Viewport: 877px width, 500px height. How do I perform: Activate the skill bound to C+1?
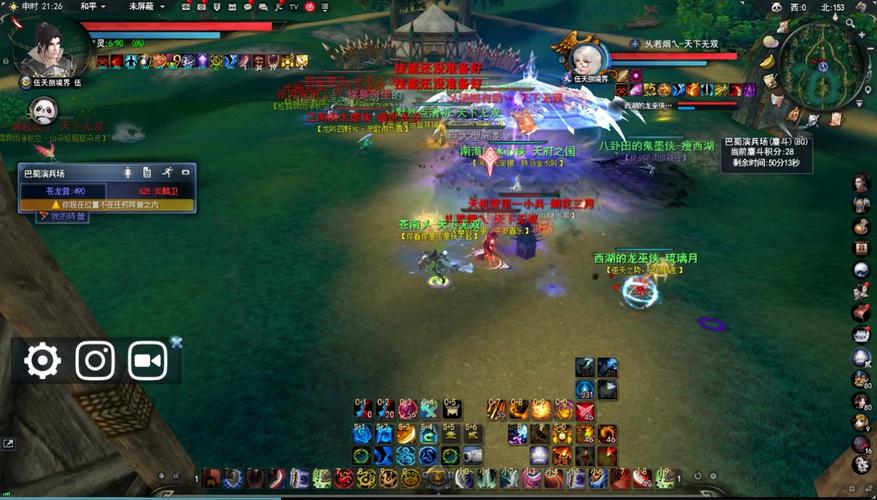363,409
